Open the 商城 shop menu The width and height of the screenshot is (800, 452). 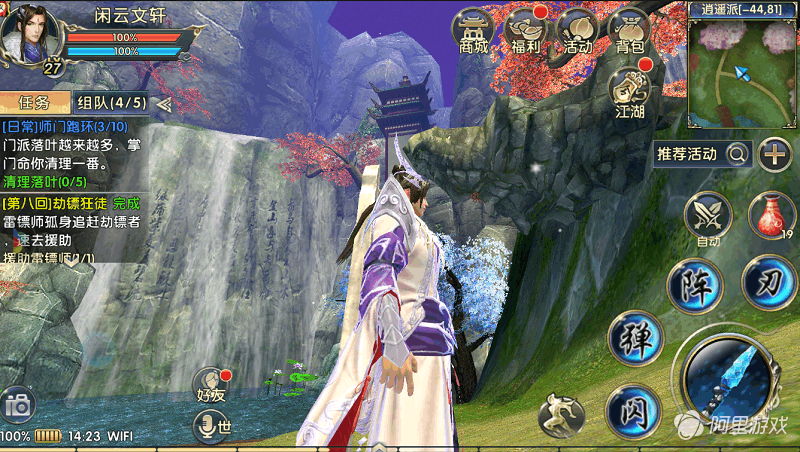tap(474, 31)
